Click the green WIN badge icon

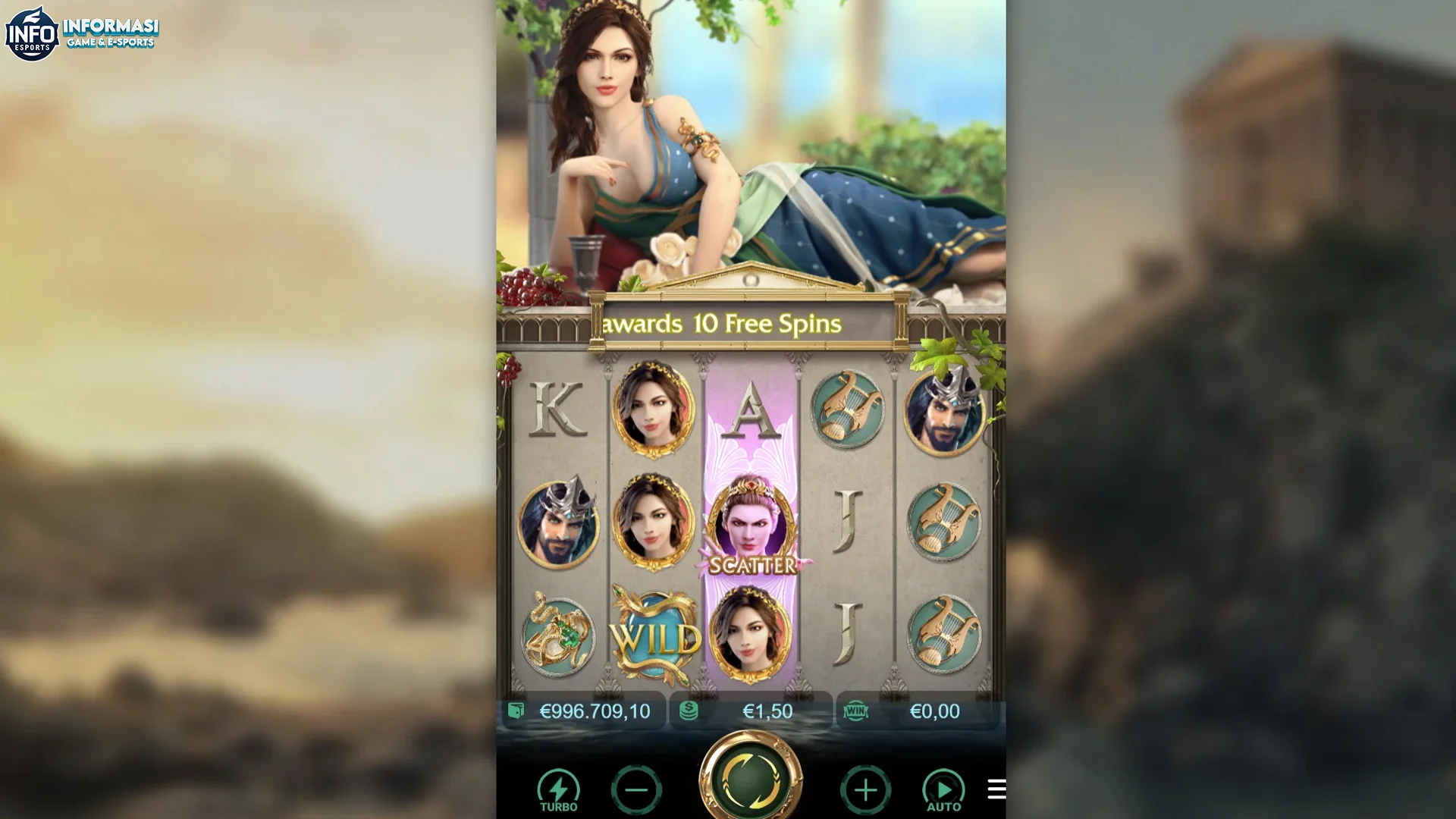pyautogui.click(x=855, y=711)
